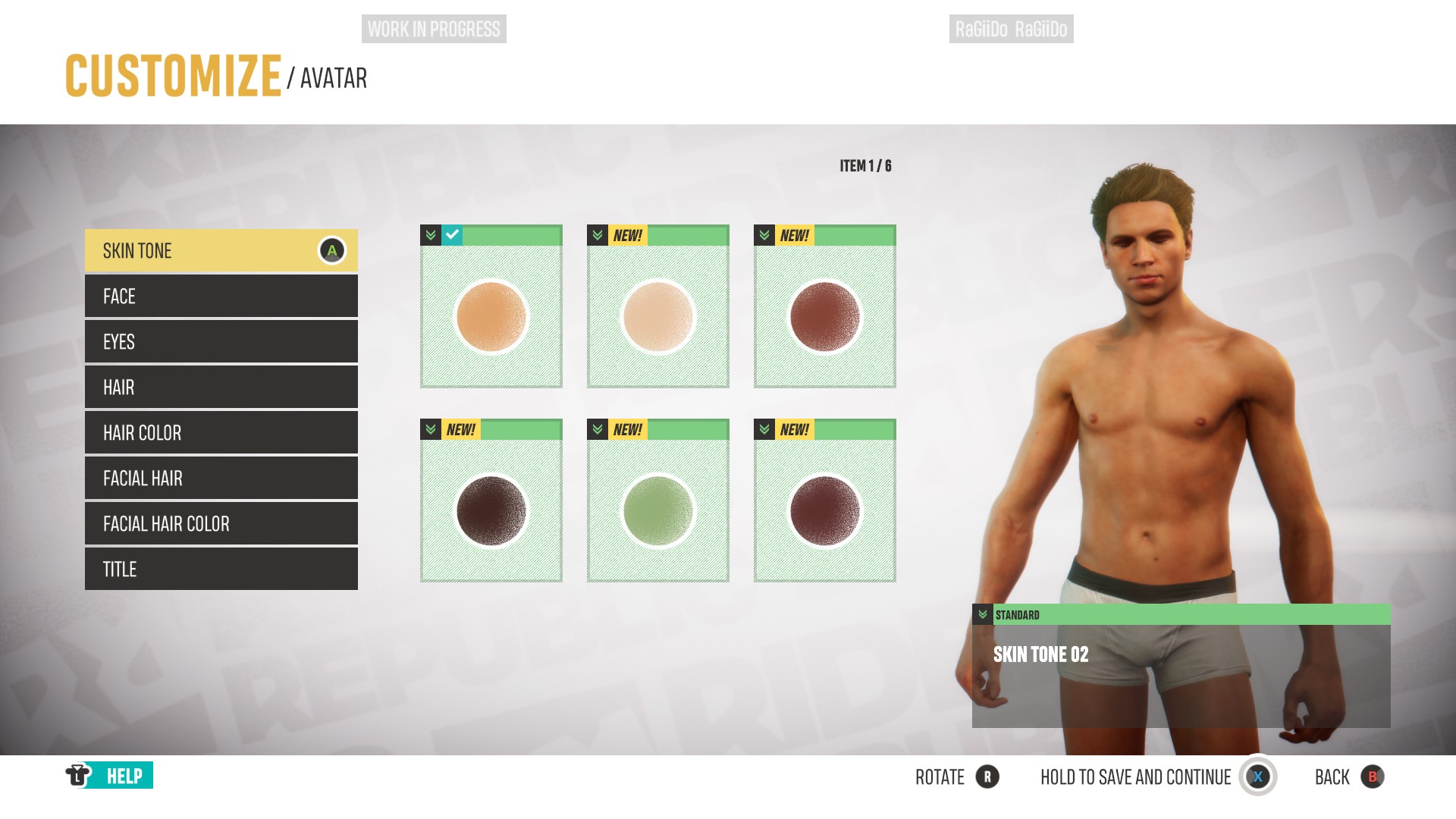Select the checked tan skin tone swatch

[x=491, y=315]
